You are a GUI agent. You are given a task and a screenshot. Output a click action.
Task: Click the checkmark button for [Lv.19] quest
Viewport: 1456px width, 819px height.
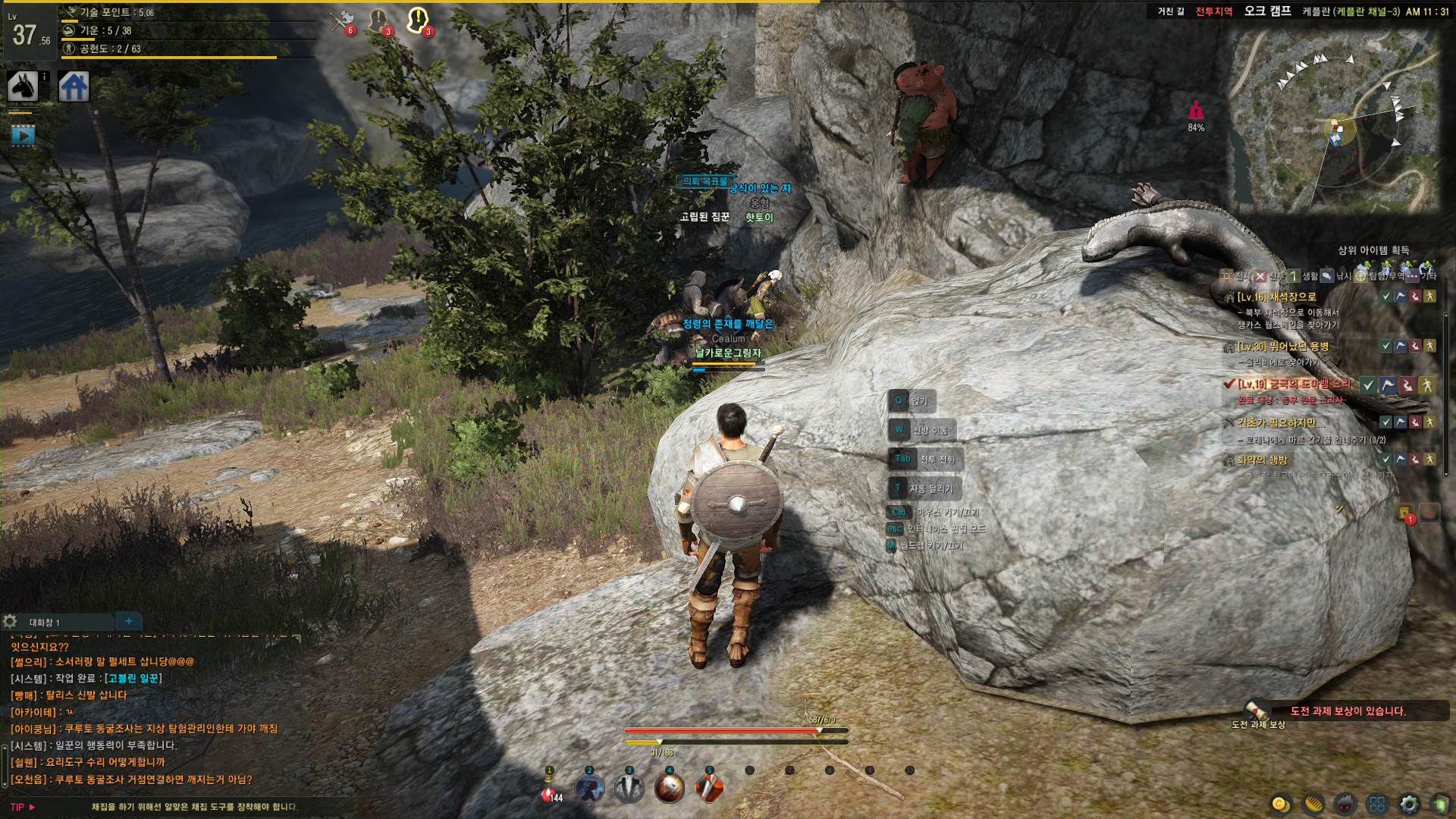click(x=1368, y=385)
